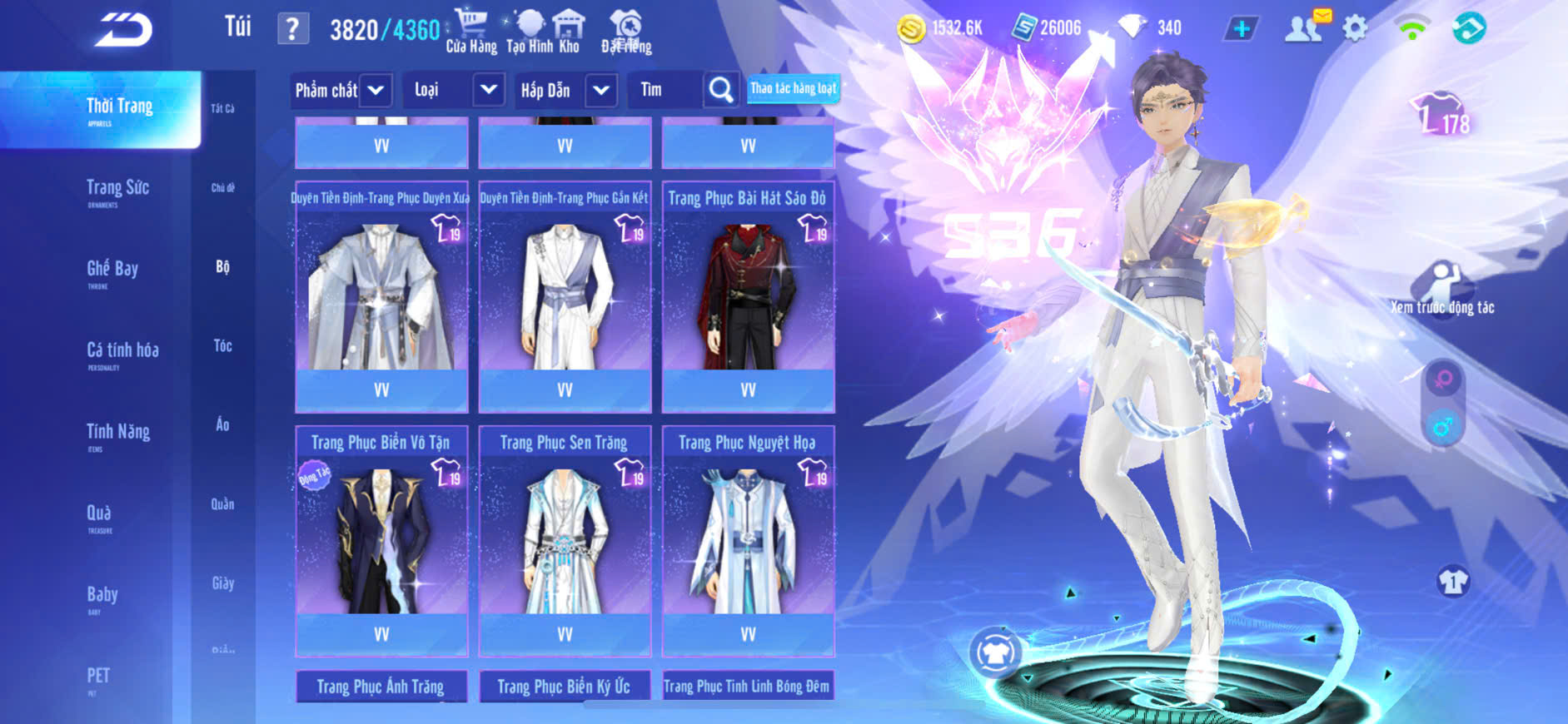Screen dimensions: 1568x724
Task: Expand the Phẩm chất dropdown
Action: pos(376,90)
